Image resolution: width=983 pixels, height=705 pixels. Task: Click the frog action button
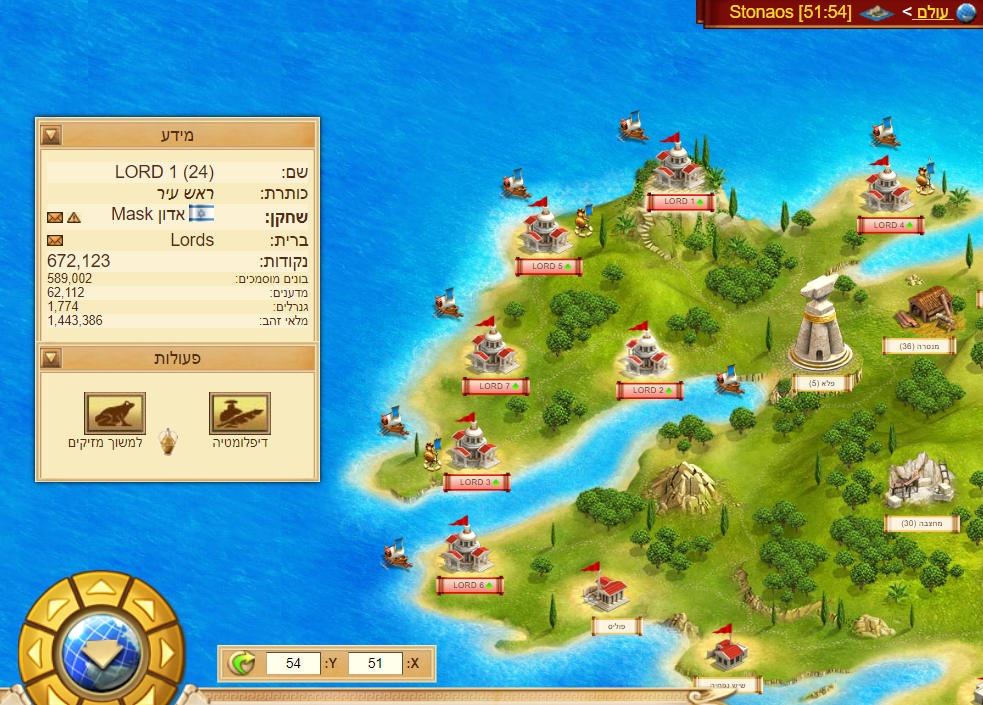[115, 413]
